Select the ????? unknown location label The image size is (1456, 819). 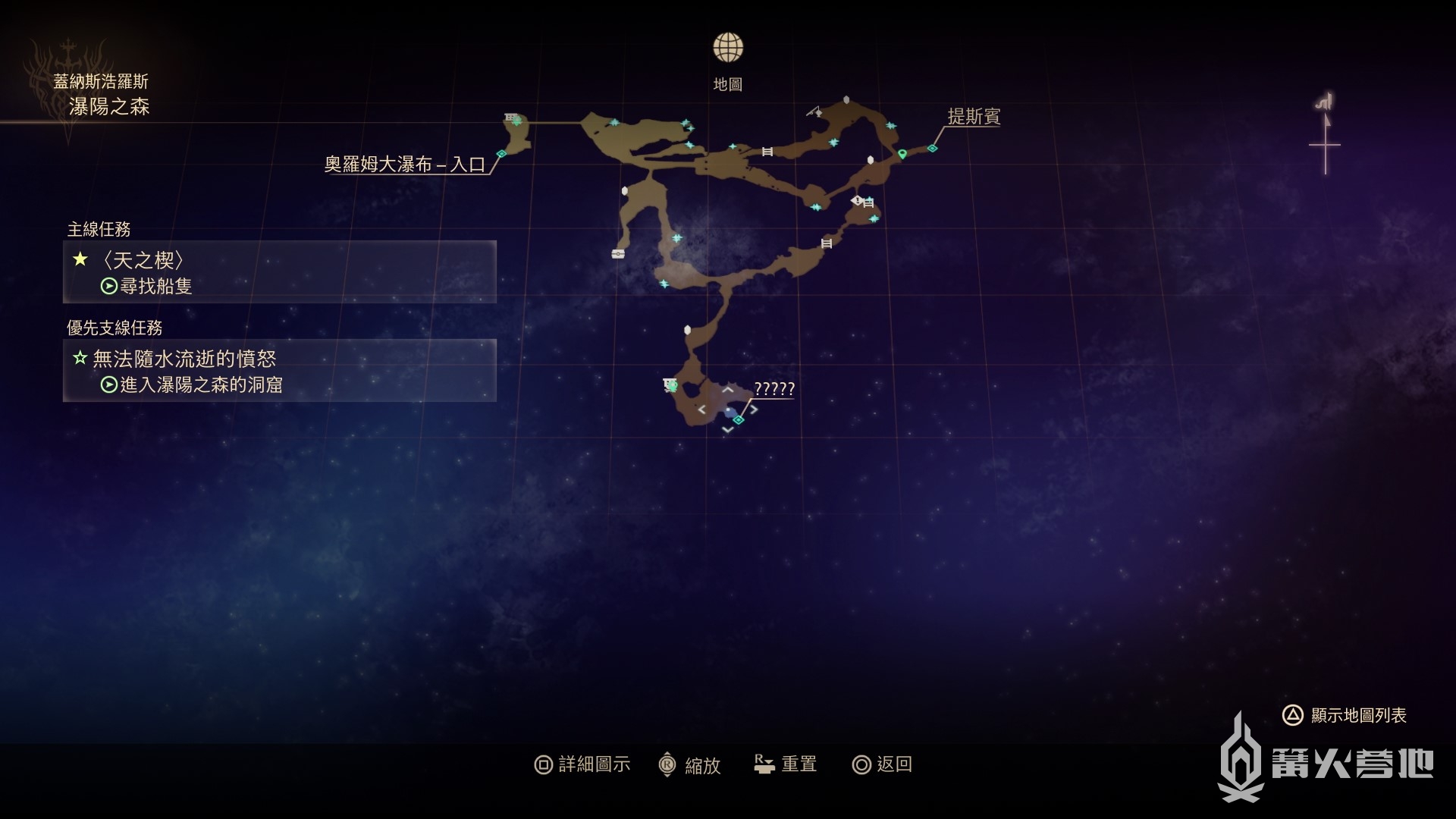click(x=773, y=389)
